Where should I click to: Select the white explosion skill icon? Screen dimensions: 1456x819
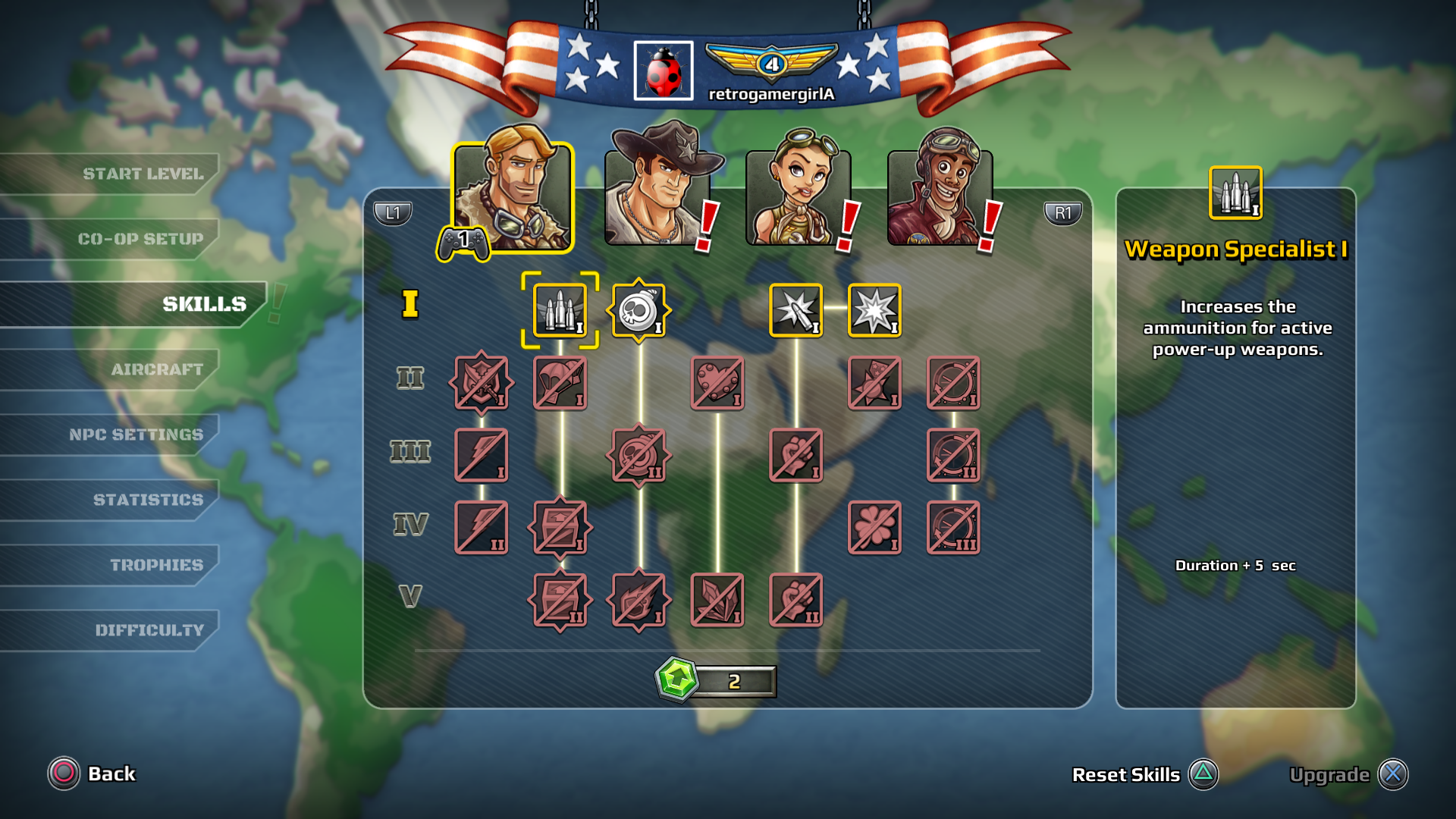click(875, 310)
